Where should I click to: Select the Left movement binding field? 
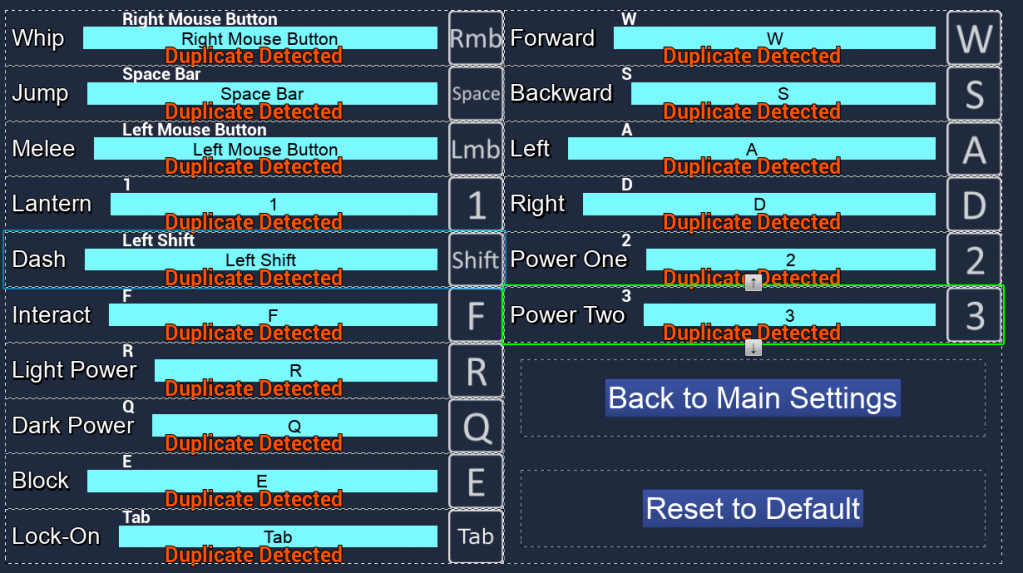pyautogui.click(x=751, y=149)
